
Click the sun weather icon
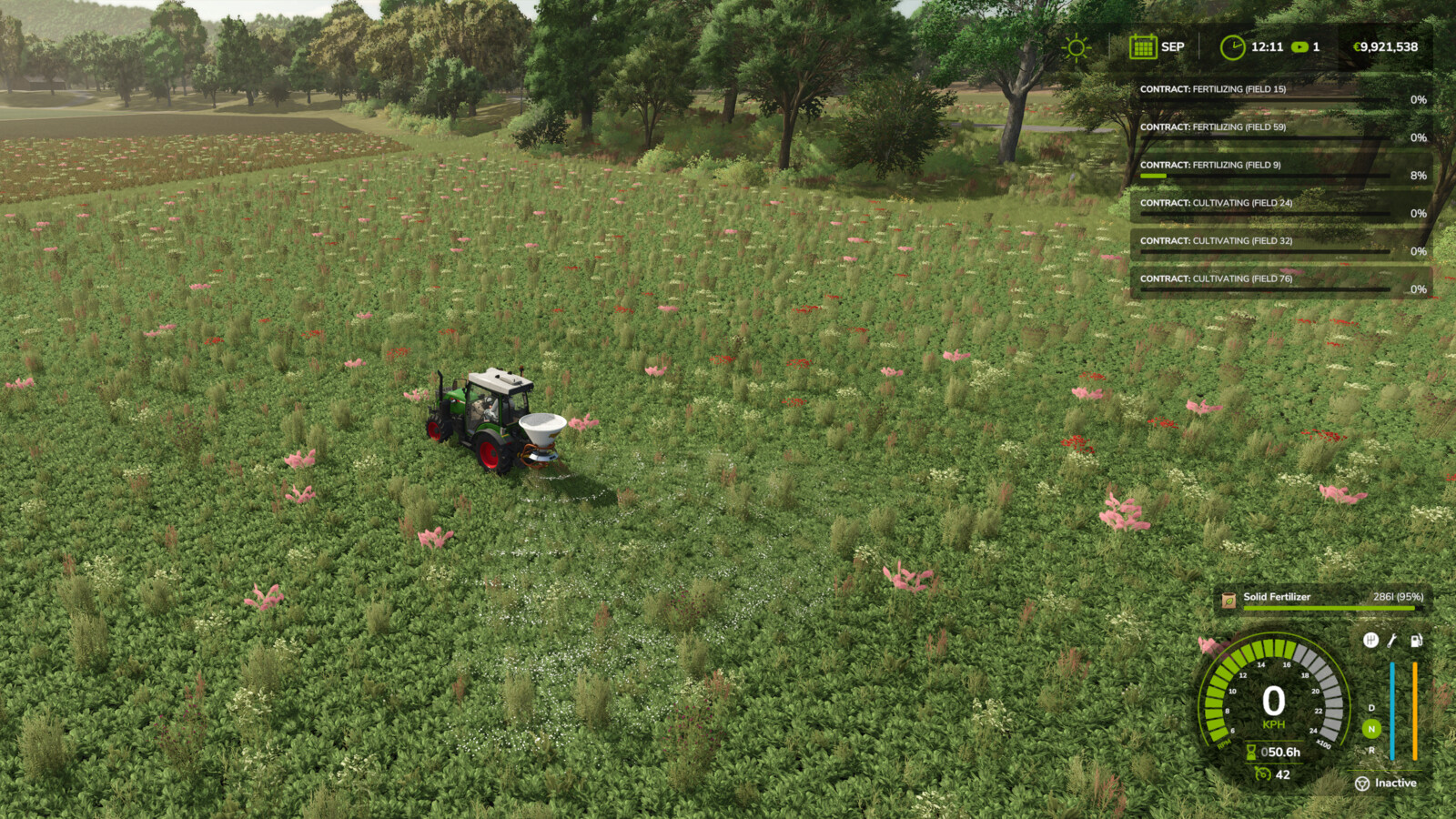coord(1077,46)
